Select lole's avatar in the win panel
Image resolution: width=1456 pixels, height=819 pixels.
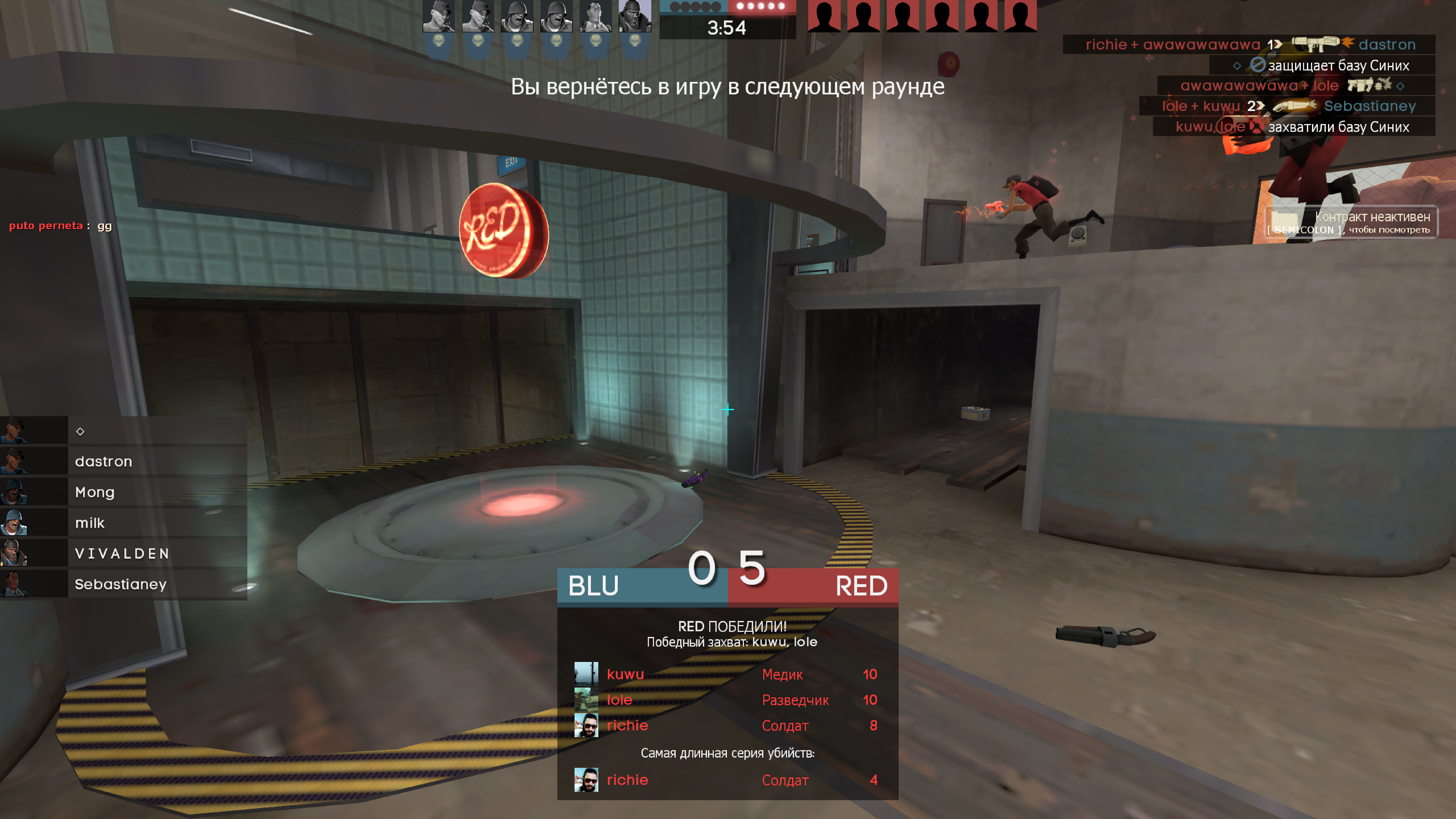(x=586, y=700)
